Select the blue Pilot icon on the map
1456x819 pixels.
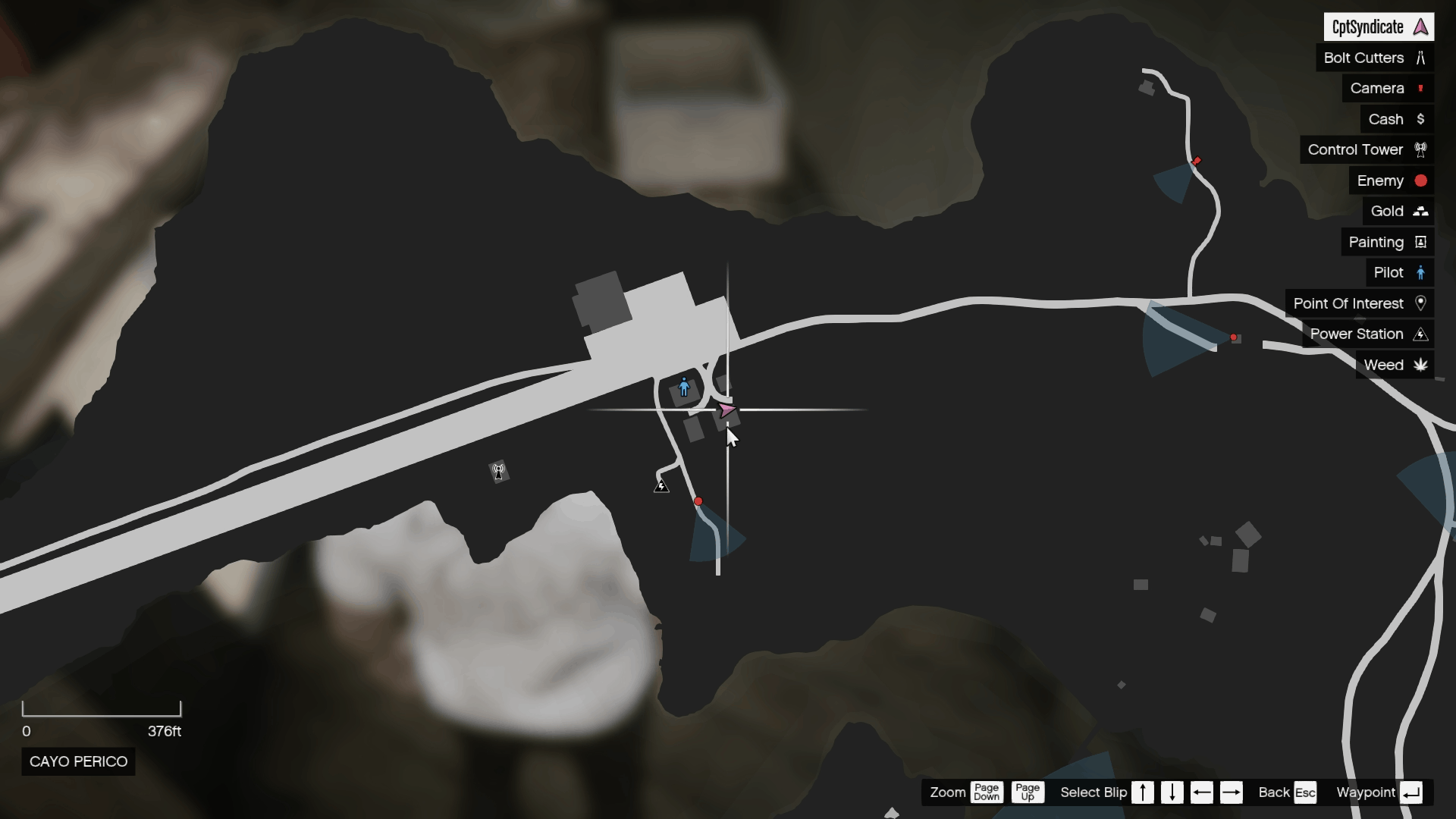click(x=686, y=388)
